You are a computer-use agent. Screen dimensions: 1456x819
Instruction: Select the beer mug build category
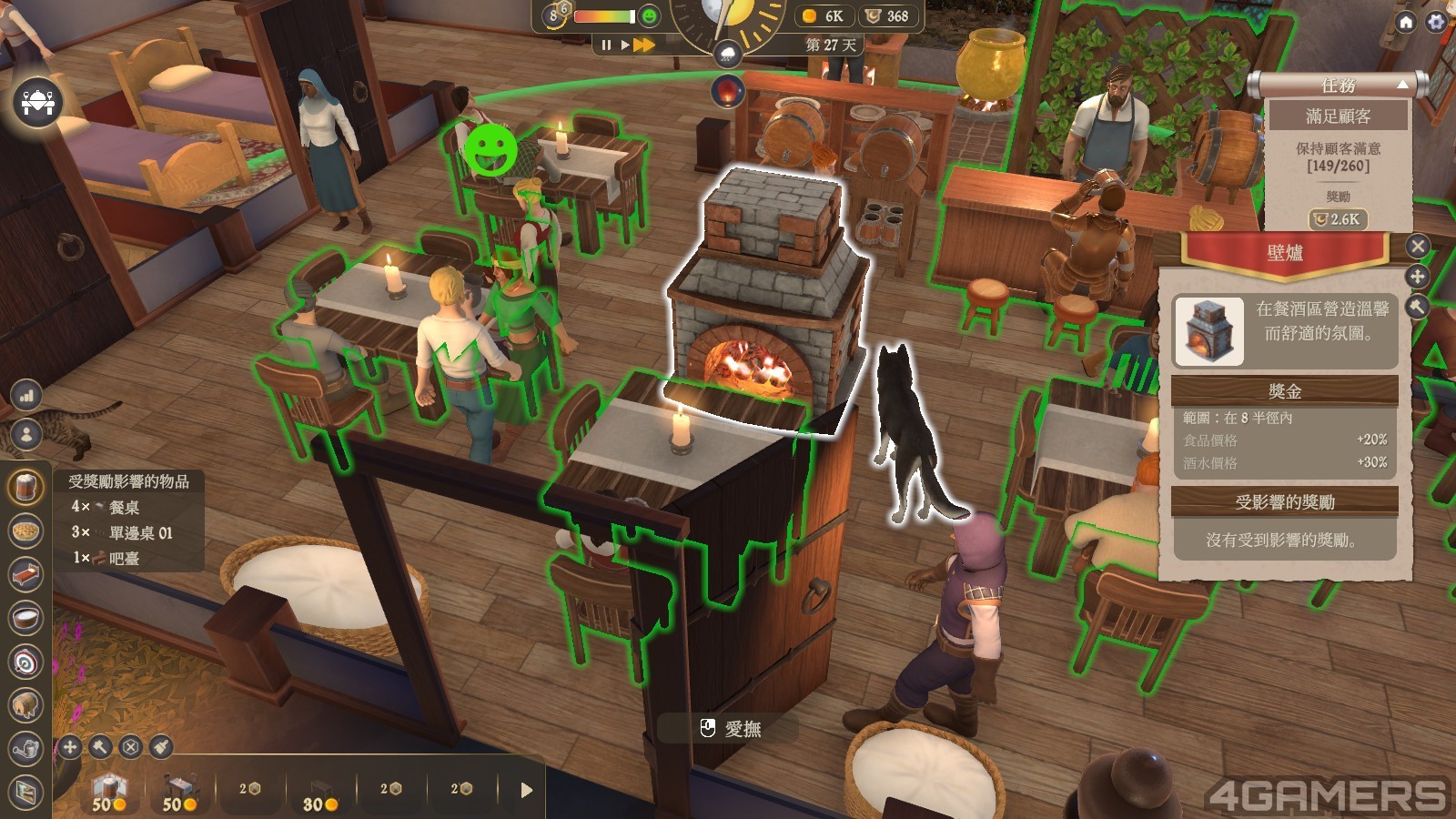pyautogui.click(x=25, y=487)
